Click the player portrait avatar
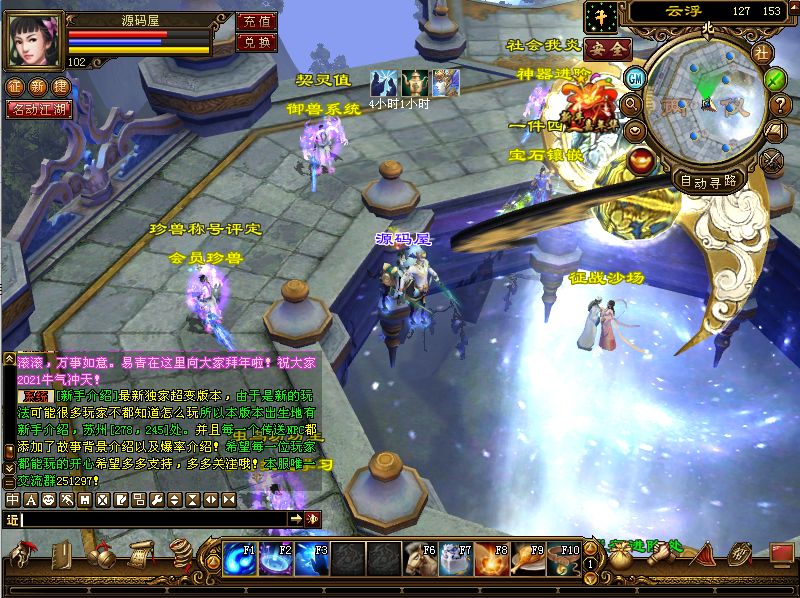The width and height of the screenshot is (800, 598). click(x=35, y=39)
